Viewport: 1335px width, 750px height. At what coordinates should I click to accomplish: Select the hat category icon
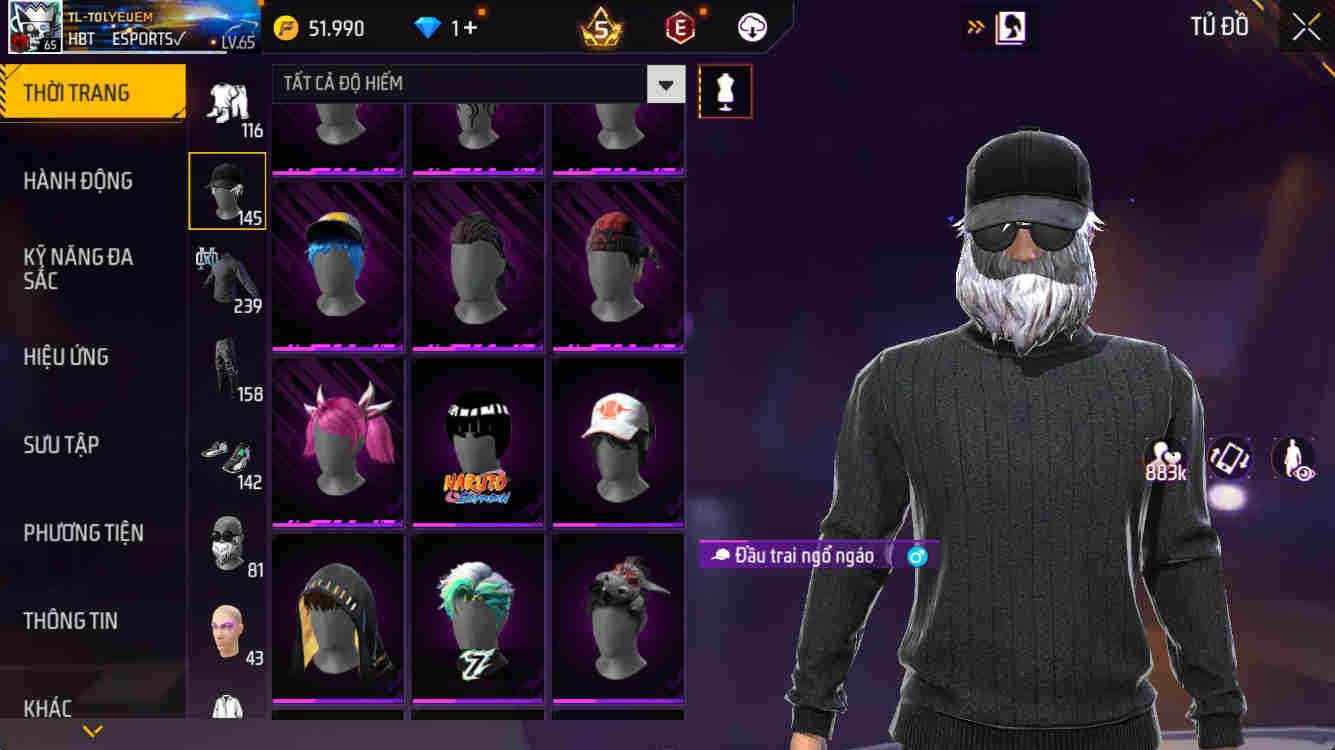click(x=227, y=190)
